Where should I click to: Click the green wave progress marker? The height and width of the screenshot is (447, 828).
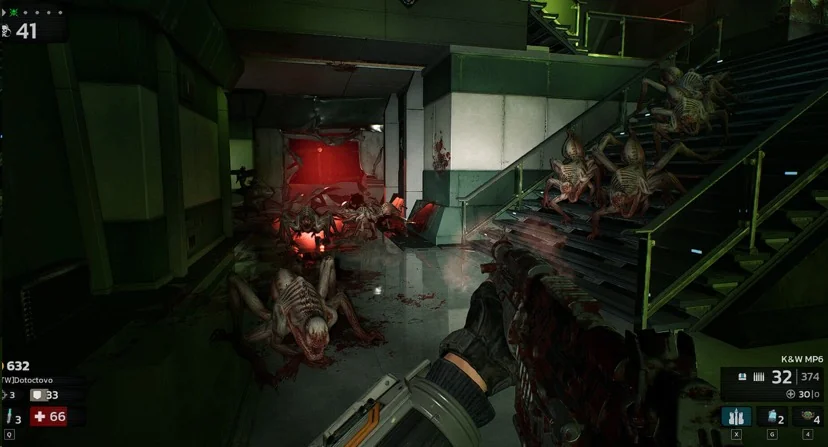coord(12,13)
